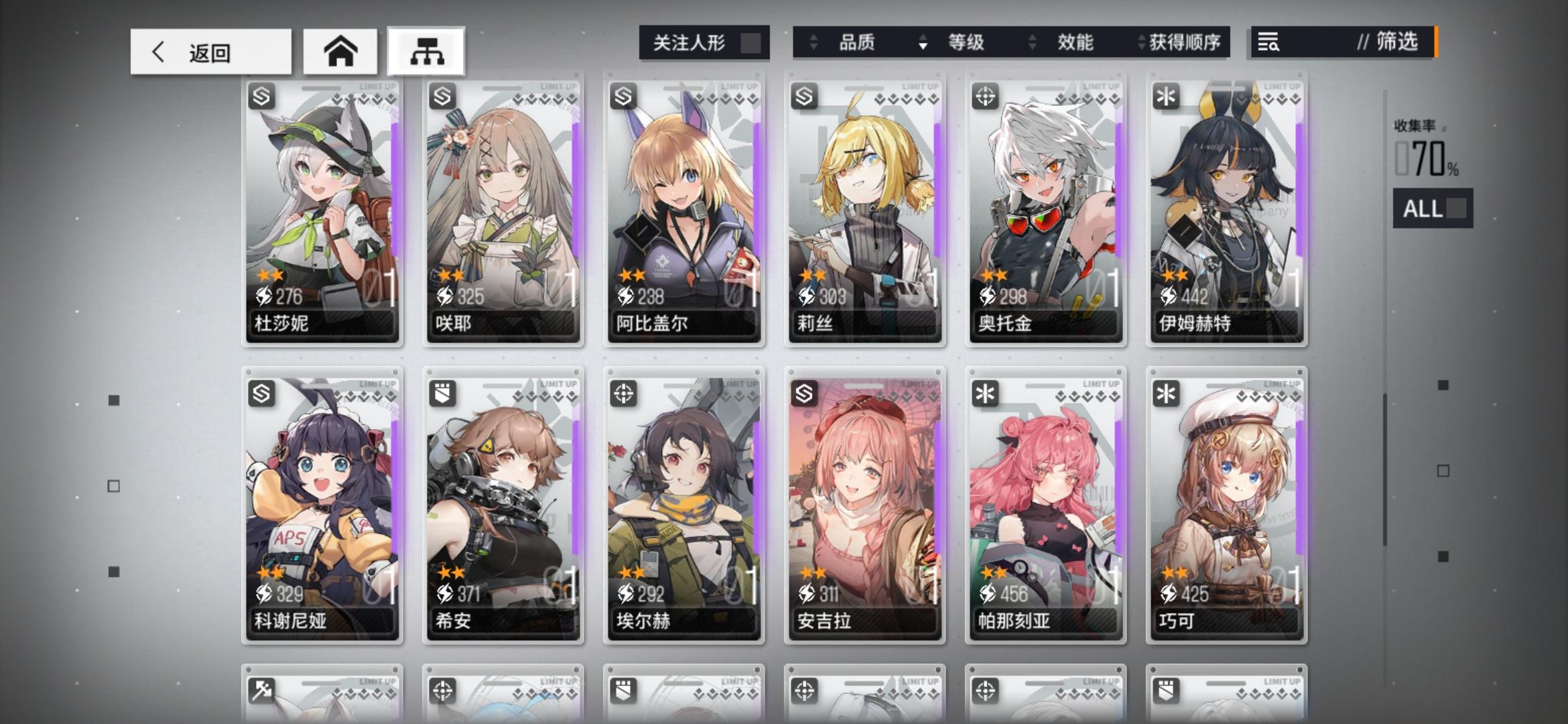Open the 品质 sort dropdown

coord(858,42)
